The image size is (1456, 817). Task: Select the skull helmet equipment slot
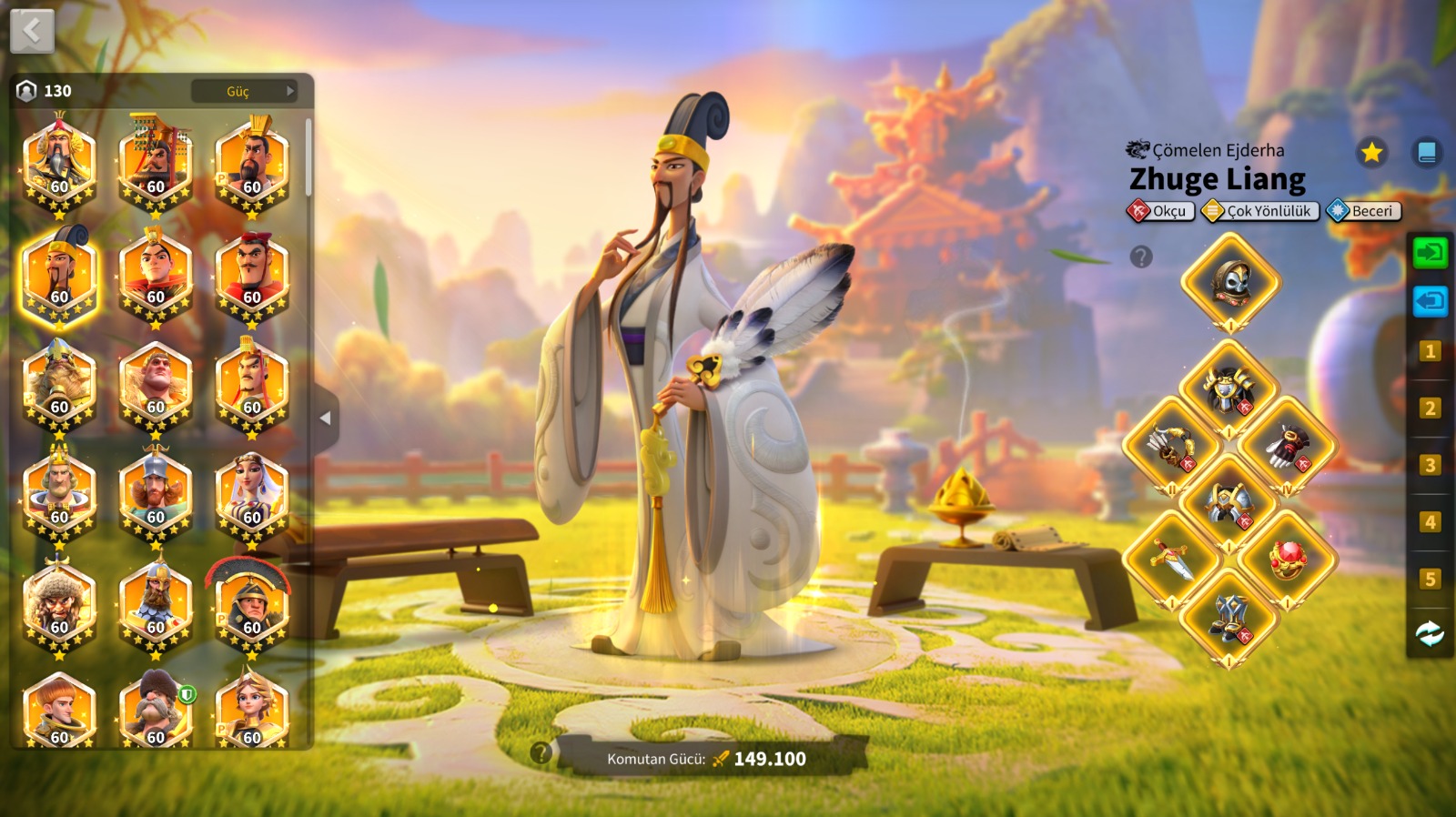click(1230, 282)
